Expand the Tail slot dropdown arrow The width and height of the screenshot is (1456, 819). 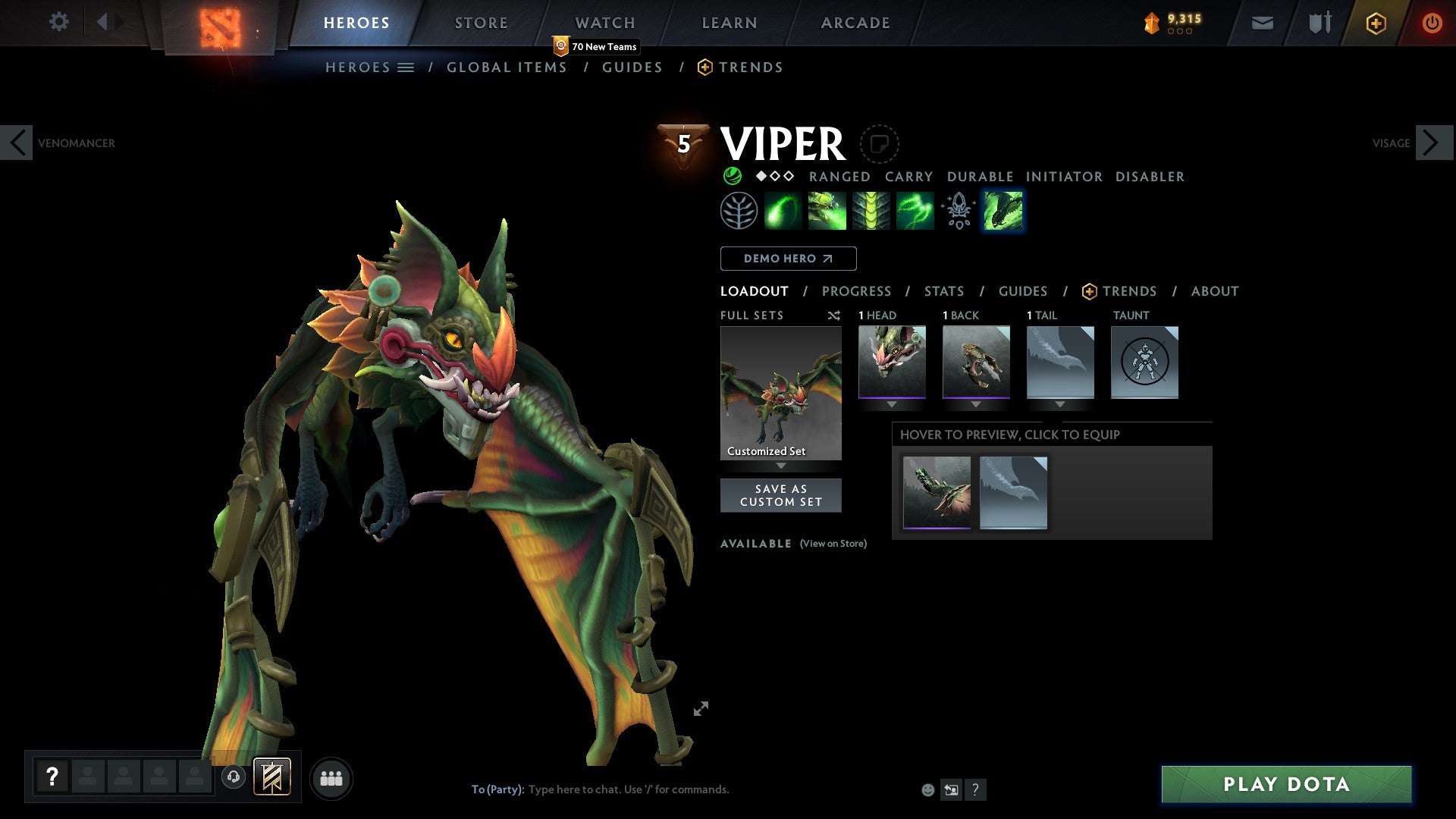[1060, 404]
